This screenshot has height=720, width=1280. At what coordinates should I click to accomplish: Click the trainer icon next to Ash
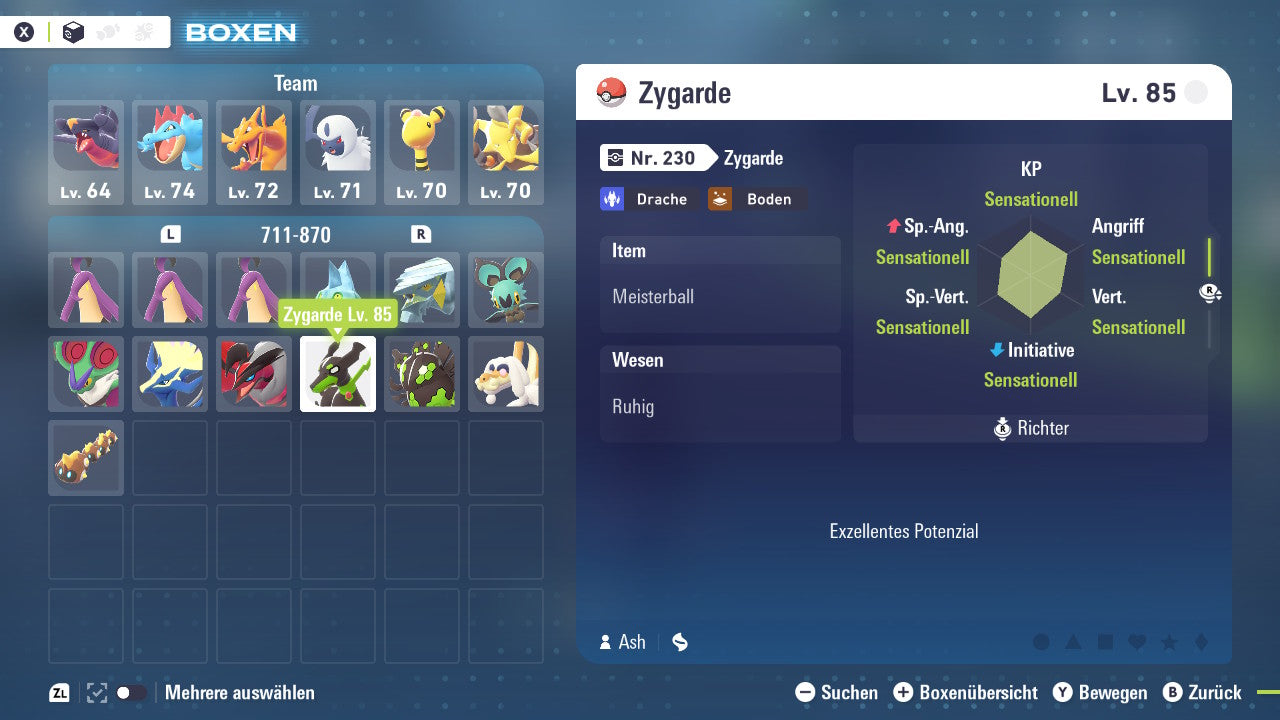pyautogui.click(x=603, y=642)
